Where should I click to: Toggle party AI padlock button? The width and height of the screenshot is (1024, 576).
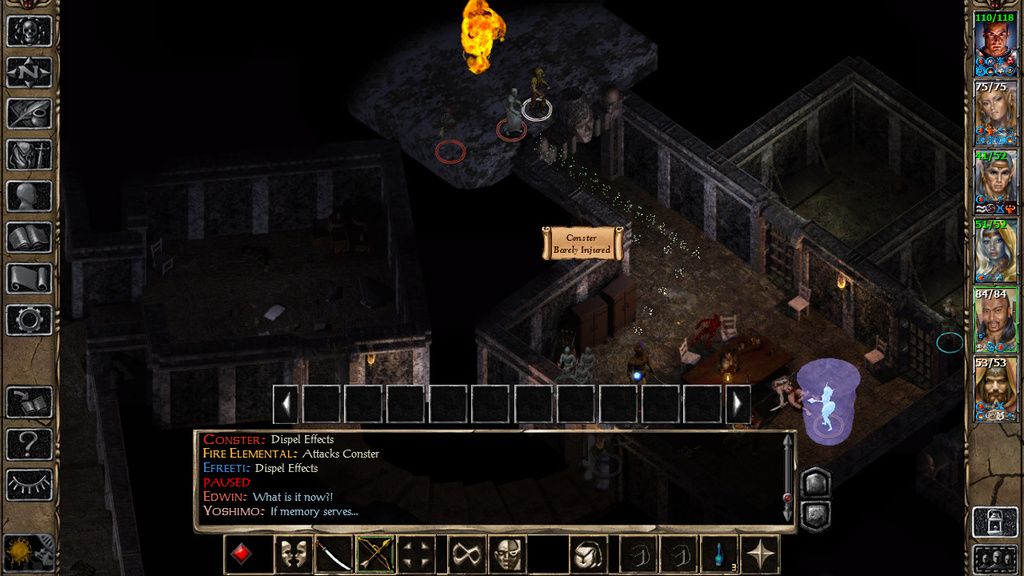coord(996,521)
